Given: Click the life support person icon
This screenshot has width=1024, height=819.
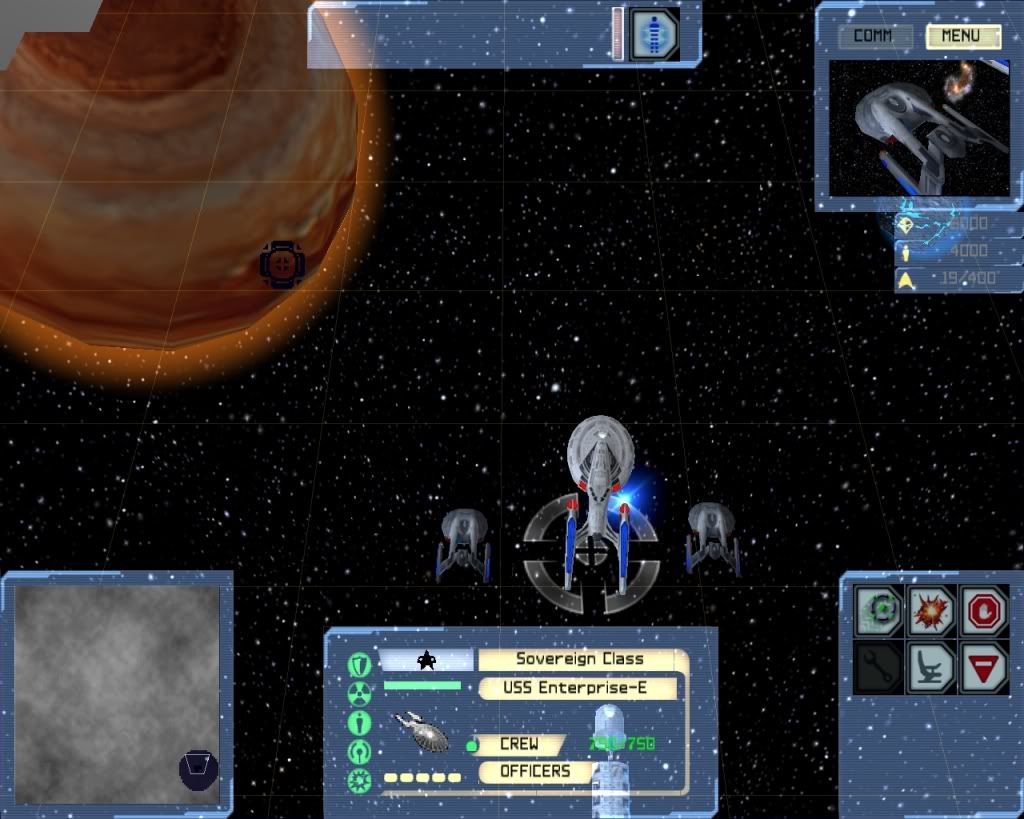Looking at the screenshot, I should tap(359, 722).
